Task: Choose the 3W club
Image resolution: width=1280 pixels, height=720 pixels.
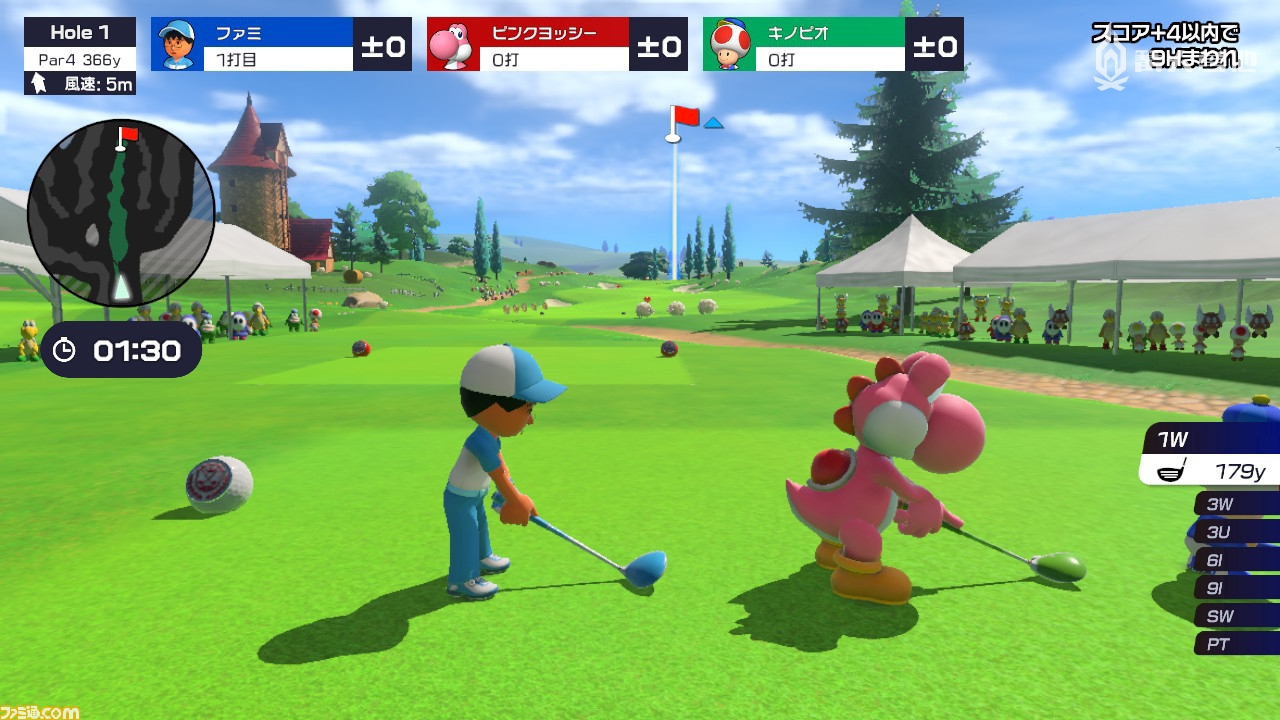Action: [1234, 504]
